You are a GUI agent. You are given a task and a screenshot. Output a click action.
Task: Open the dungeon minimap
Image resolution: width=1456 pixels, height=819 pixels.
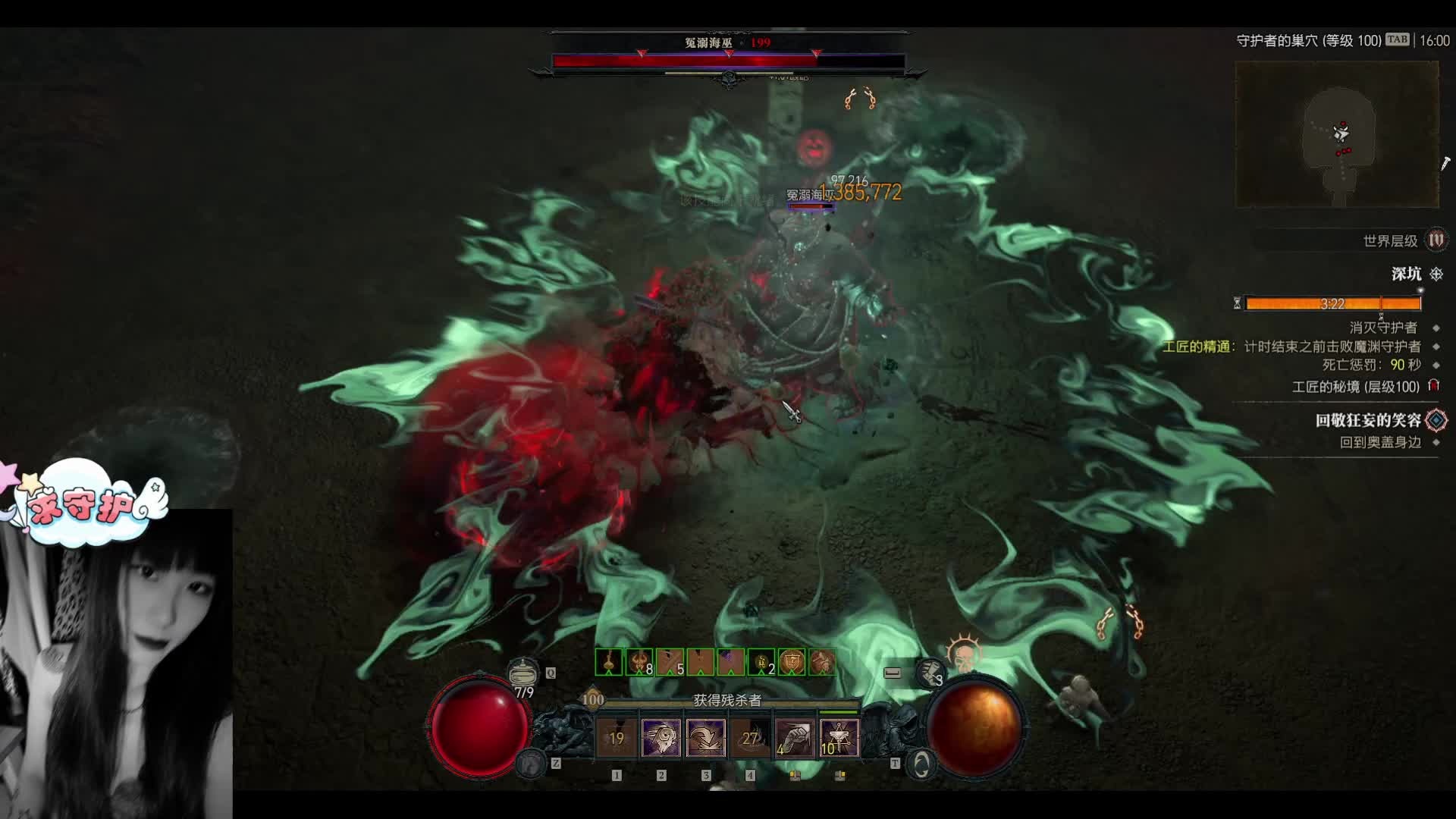click(1337, 134)
